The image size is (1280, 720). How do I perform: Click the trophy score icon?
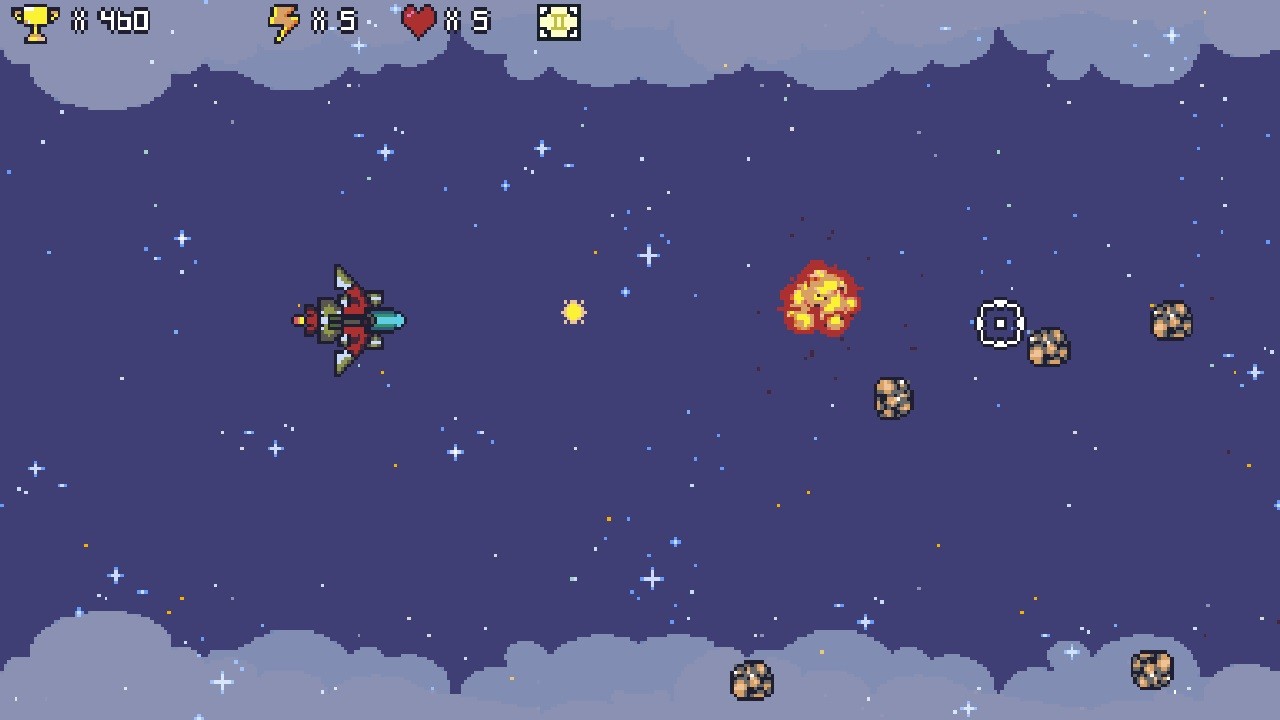(35, 22)
